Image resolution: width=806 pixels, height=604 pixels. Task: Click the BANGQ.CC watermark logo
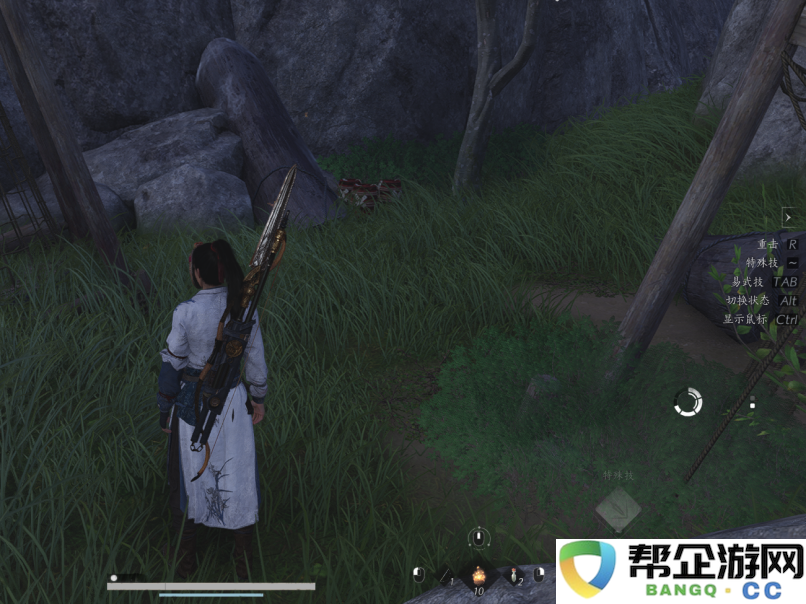tap(681, 571)
